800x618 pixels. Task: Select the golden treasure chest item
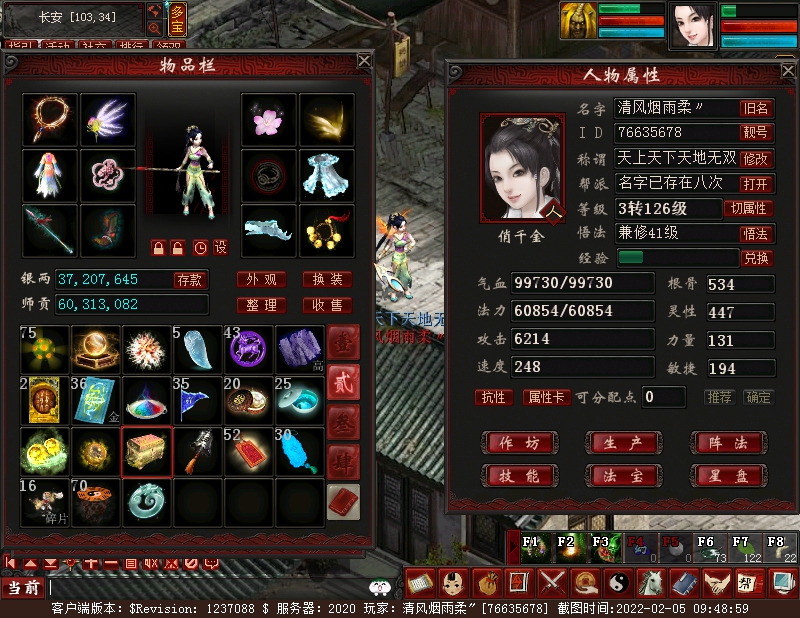click(147, 452)
